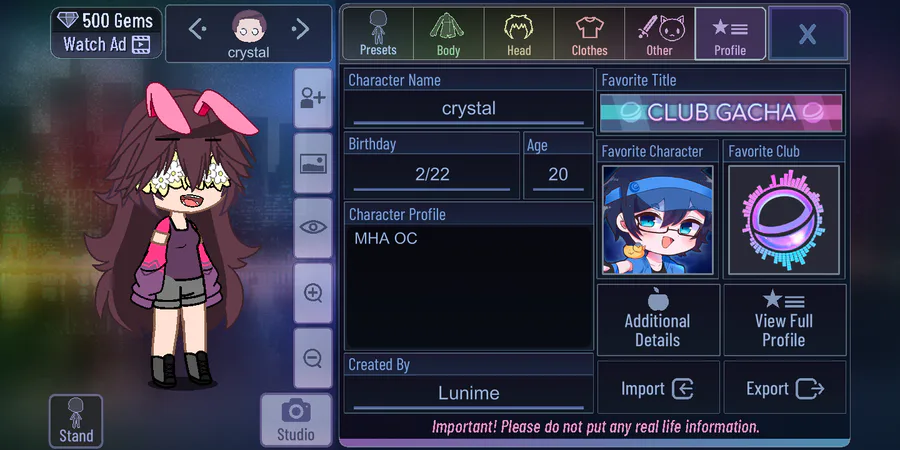Image resolution: width=900 pixels, height=450 pixels.
Task: Close the profile panel with X
Action: click(807, 35)
